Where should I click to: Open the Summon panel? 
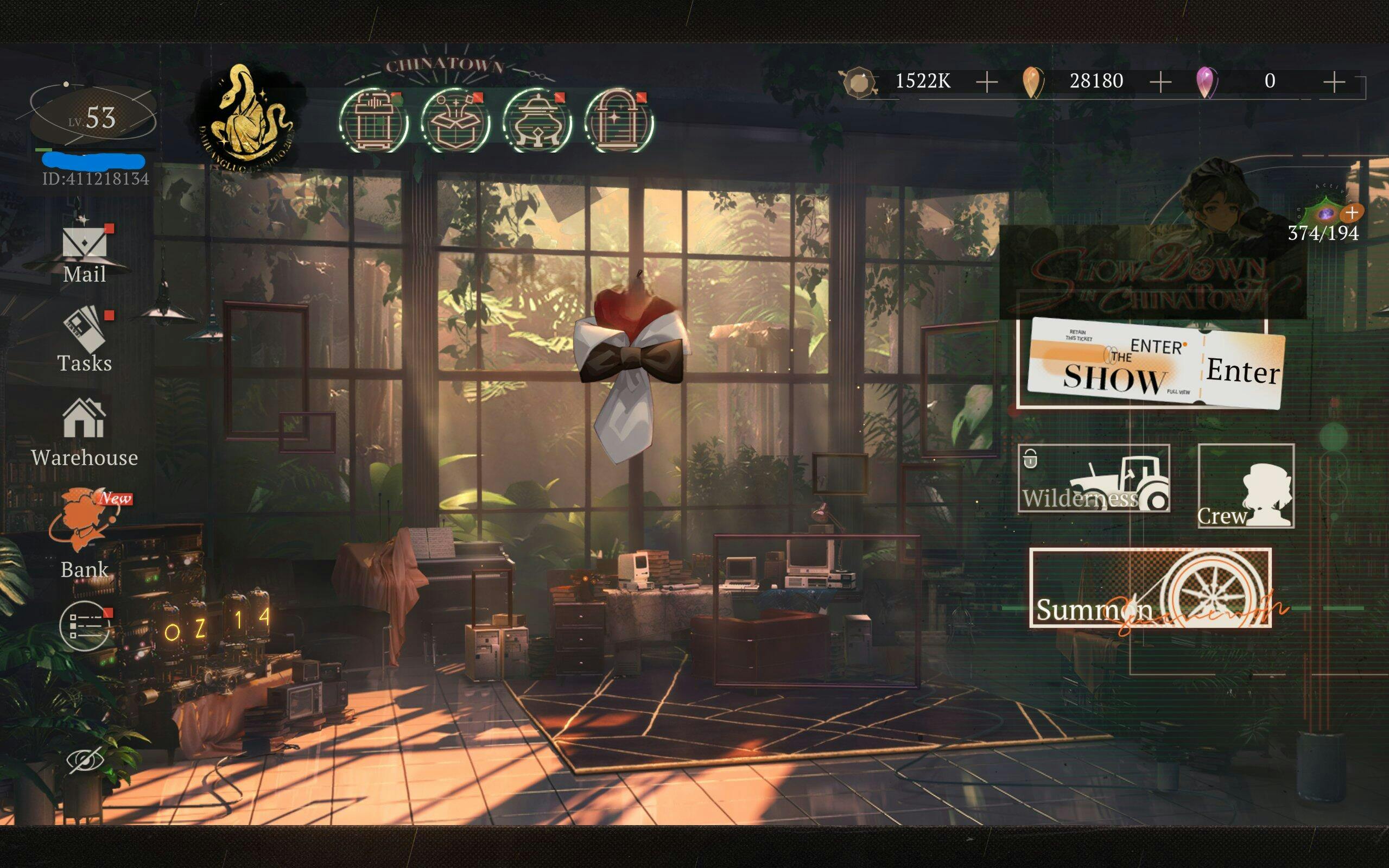pyautogui.click(x=1150, y=588)
